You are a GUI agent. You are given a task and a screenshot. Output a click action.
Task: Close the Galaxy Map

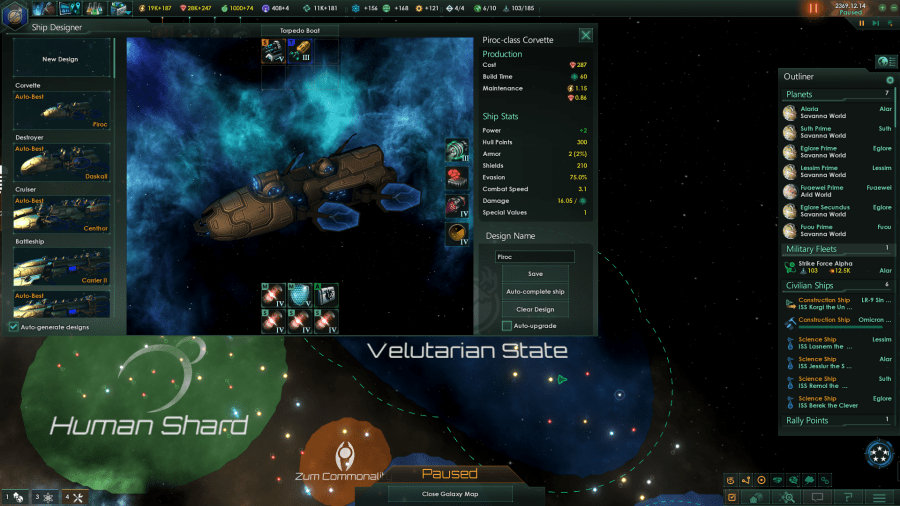(450, 494)
